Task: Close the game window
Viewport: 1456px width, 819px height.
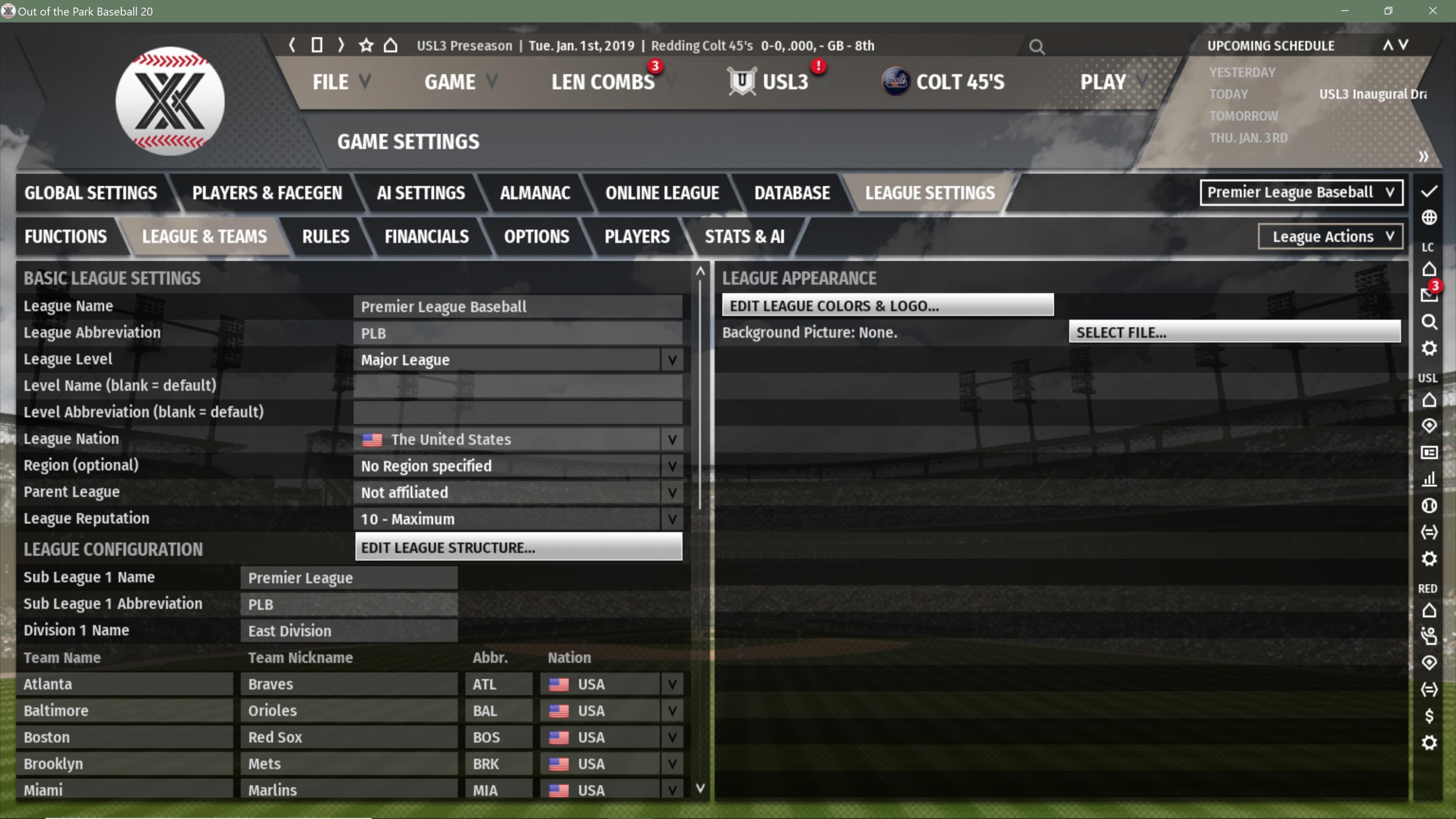Action: pyautogui.click(x=1432, y=11)
